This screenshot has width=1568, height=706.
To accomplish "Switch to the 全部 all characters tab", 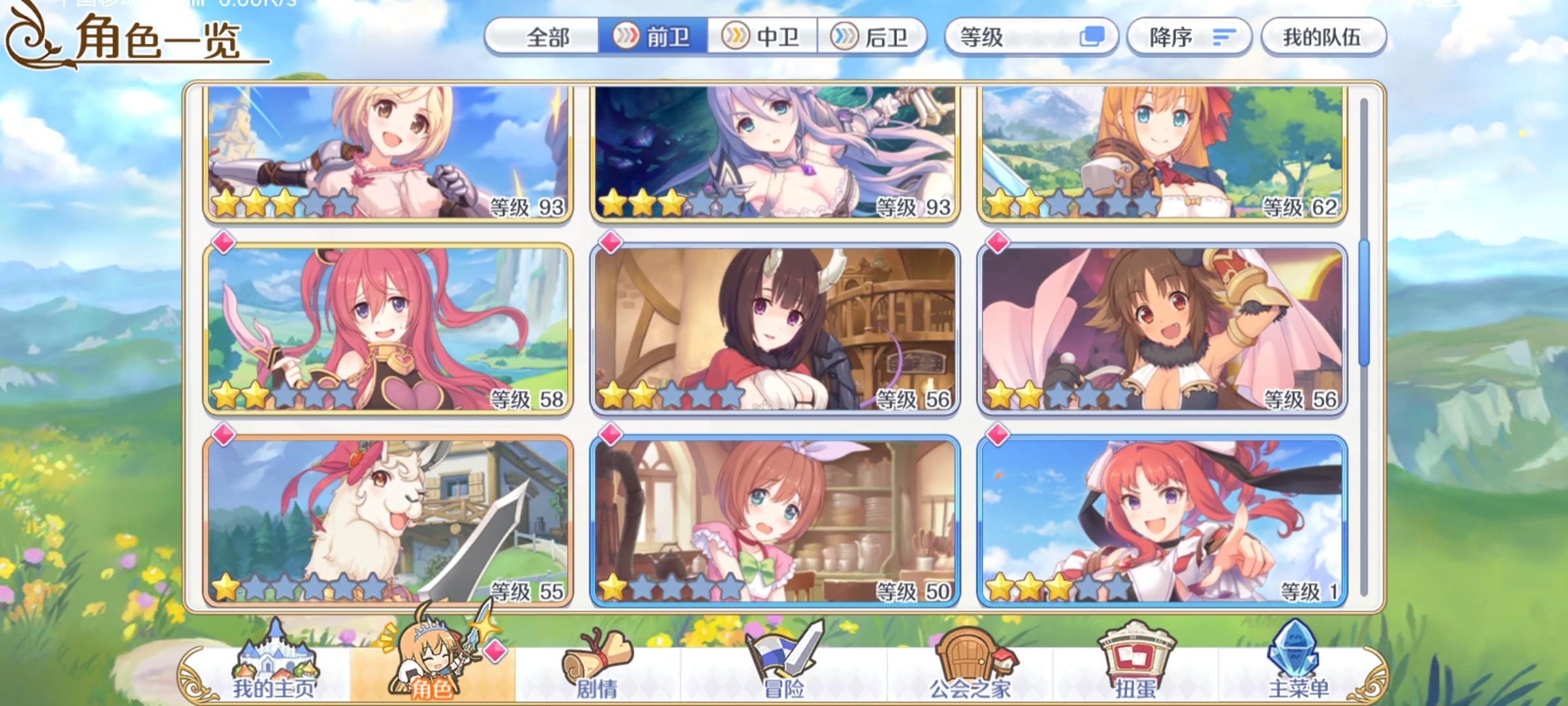I will tap(549, 37).
